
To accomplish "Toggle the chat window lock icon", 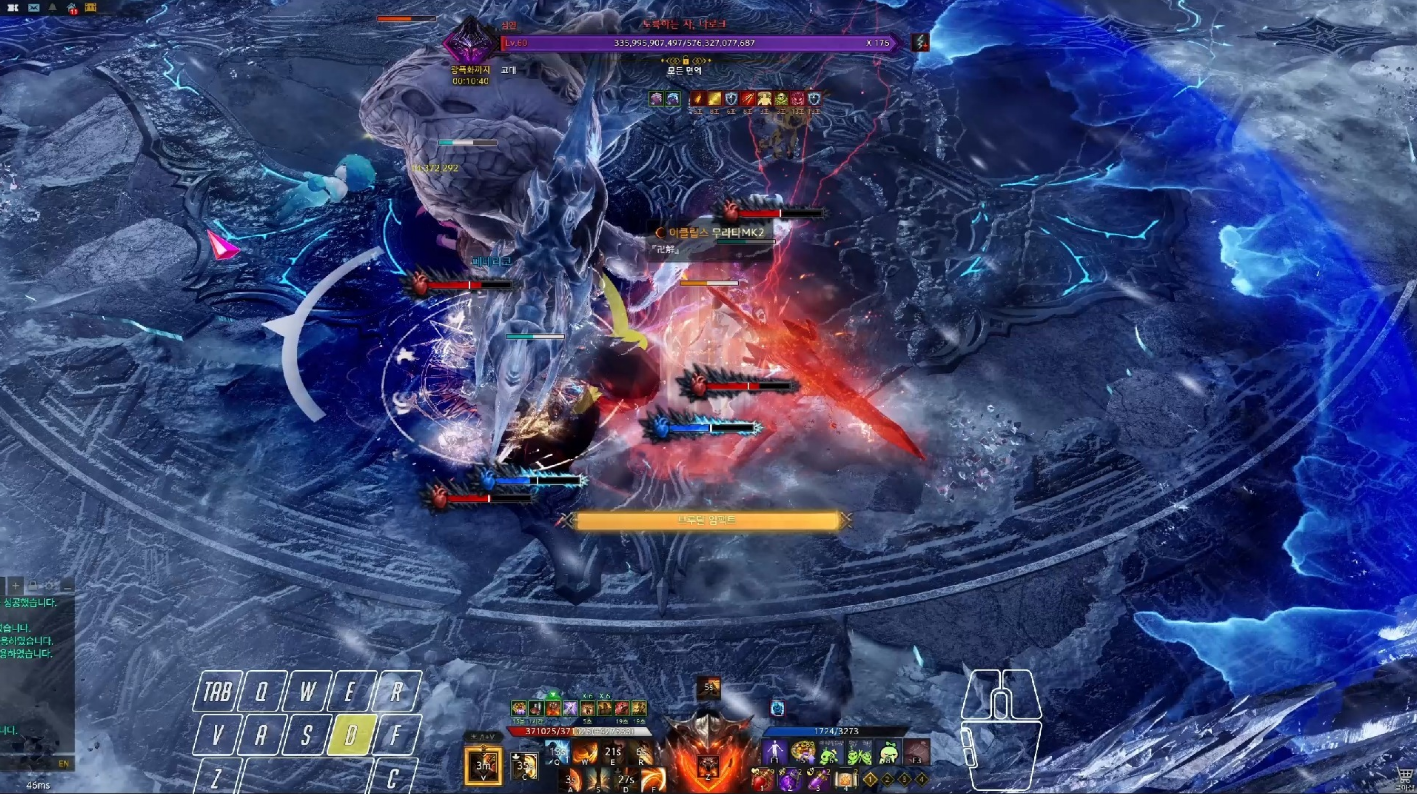I will click(x=33, y=585).
